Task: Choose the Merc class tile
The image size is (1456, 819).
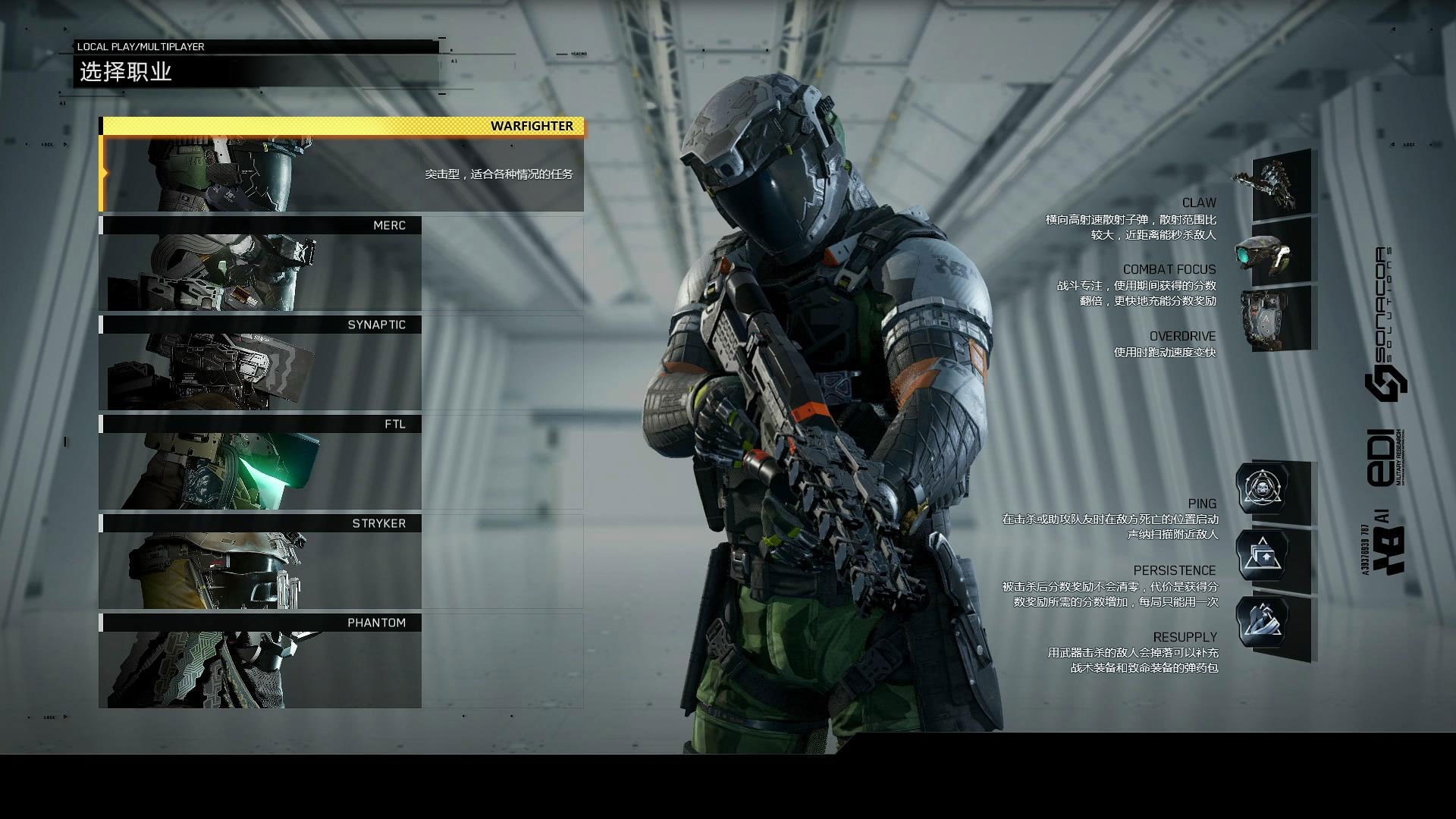Action: (260, 264)
